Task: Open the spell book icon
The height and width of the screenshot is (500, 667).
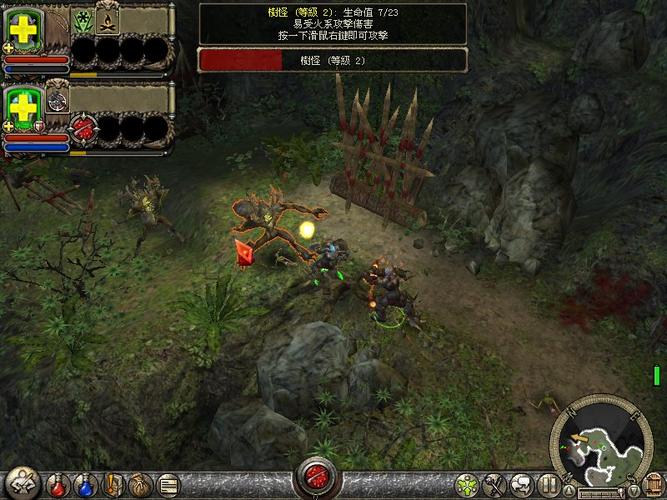Action: coord(112,486)
